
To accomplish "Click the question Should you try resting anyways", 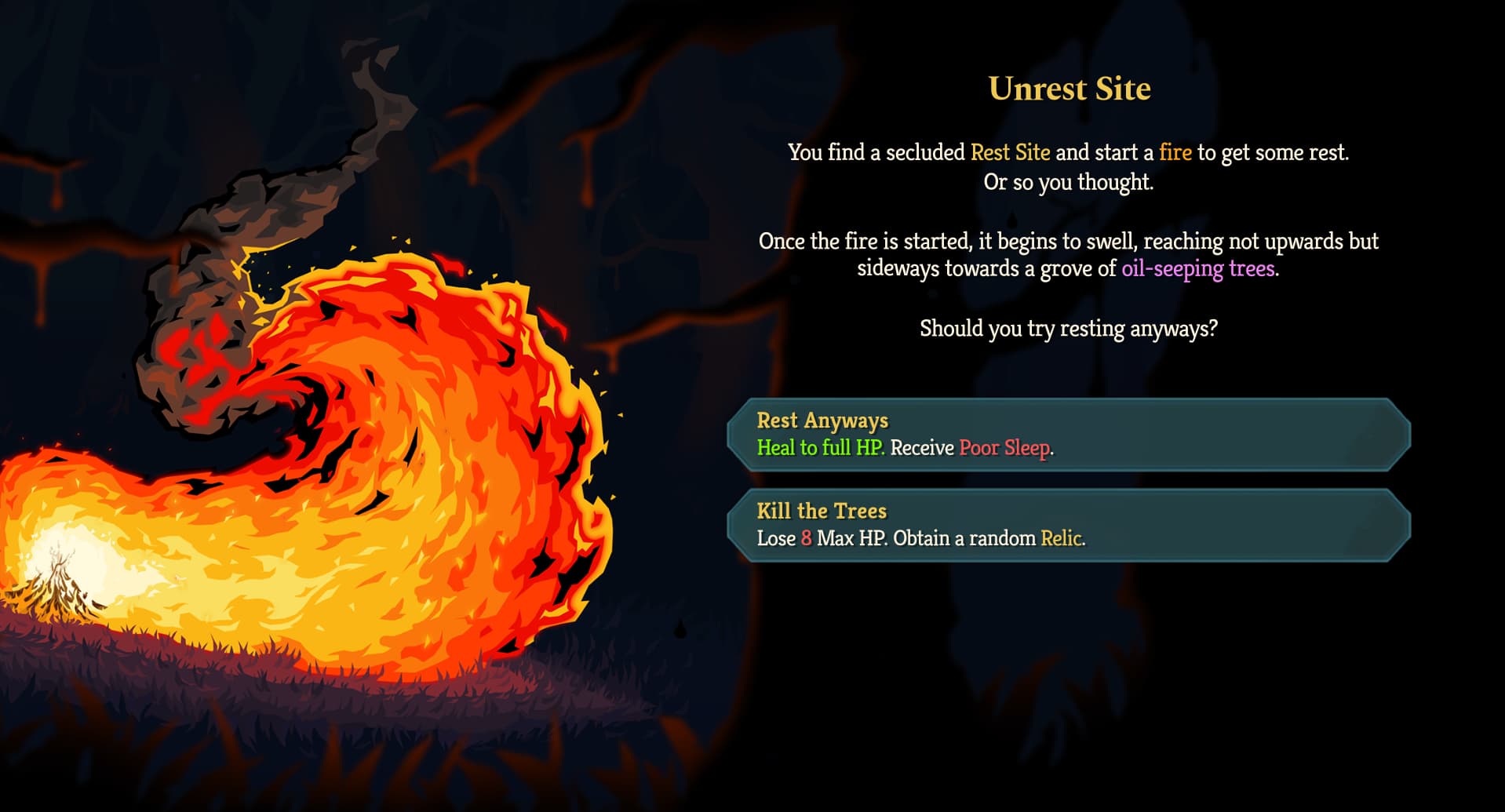I will [1068, 330].
